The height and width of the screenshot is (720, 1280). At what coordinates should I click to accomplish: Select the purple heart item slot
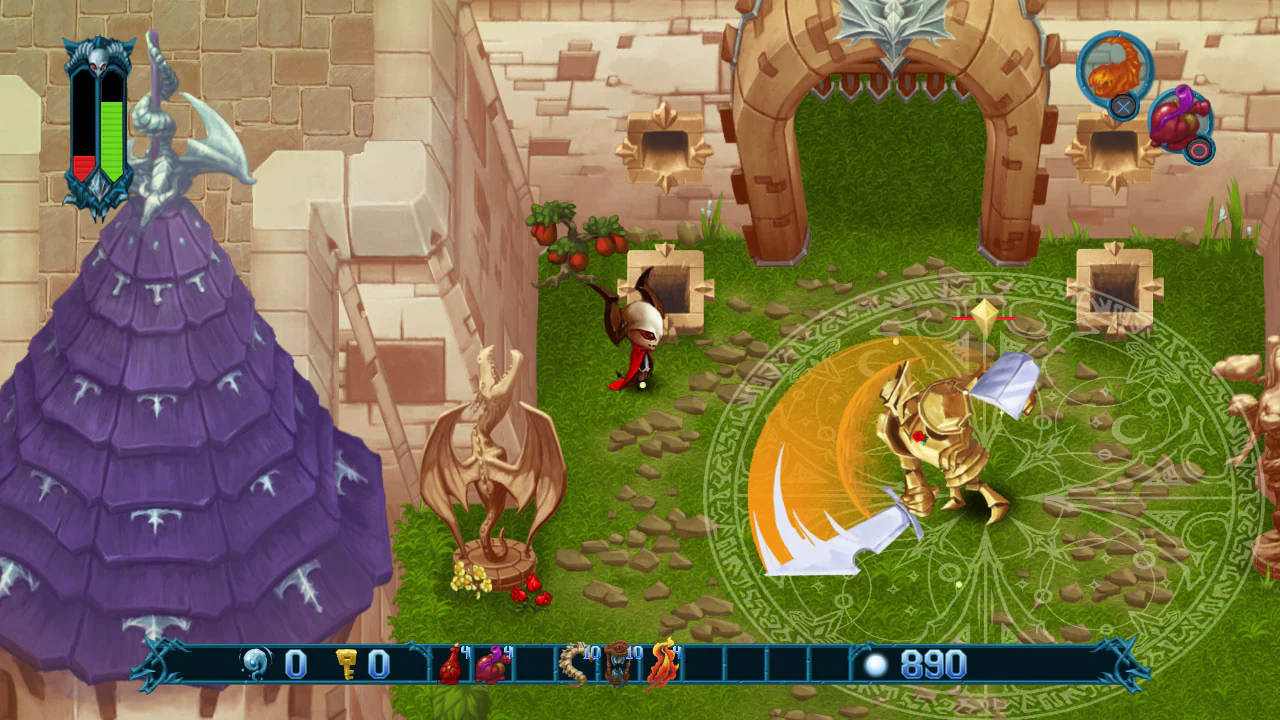click(491, 665)
